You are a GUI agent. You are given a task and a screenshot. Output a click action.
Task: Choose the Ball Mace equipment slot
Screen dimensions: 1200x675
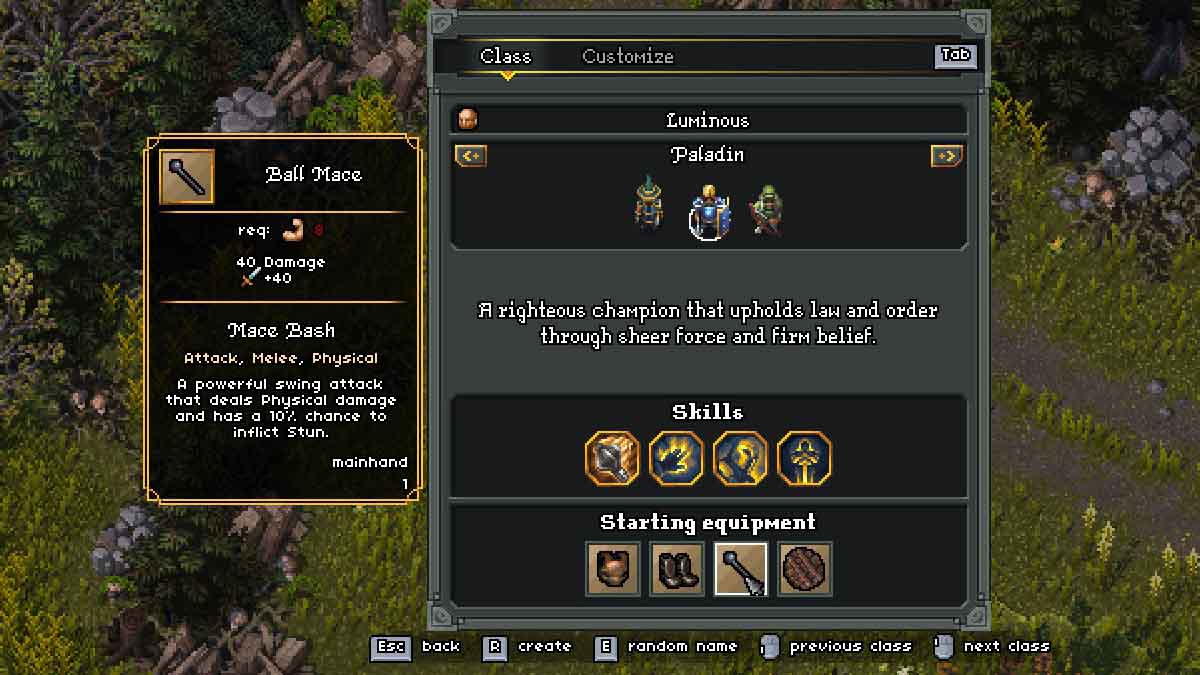740,569
